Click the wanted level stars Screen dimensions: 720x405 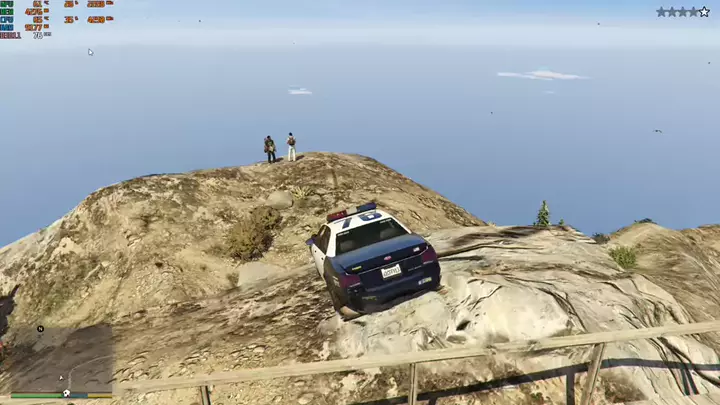(x=682, y=12)
